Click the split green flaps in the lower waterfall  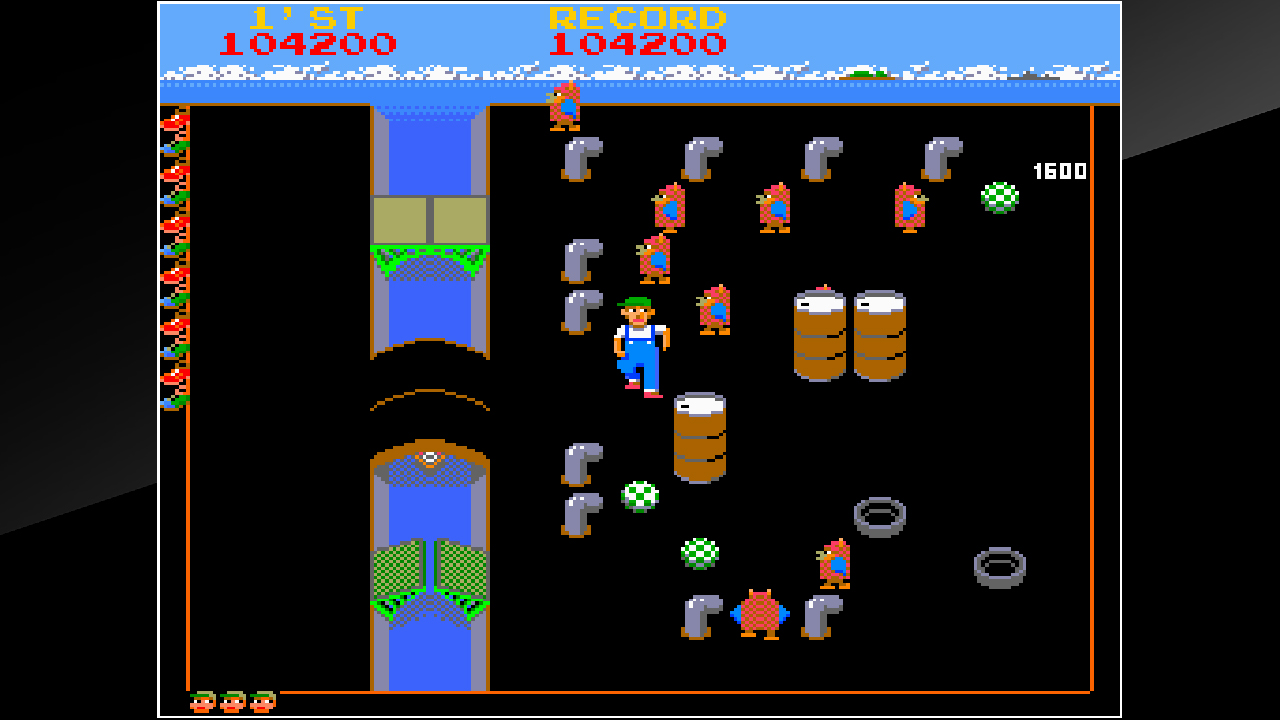(430, 580)
